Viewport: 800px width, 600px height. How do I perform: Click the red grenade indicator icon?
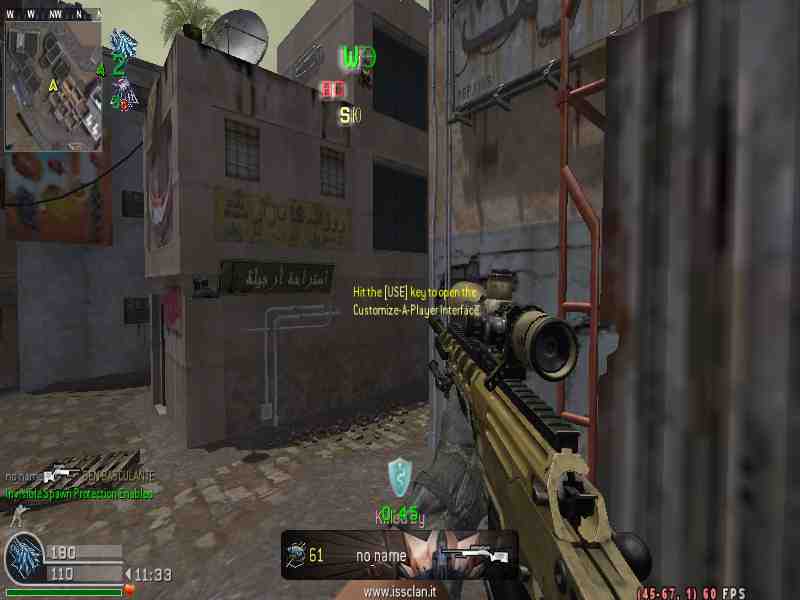129,591
